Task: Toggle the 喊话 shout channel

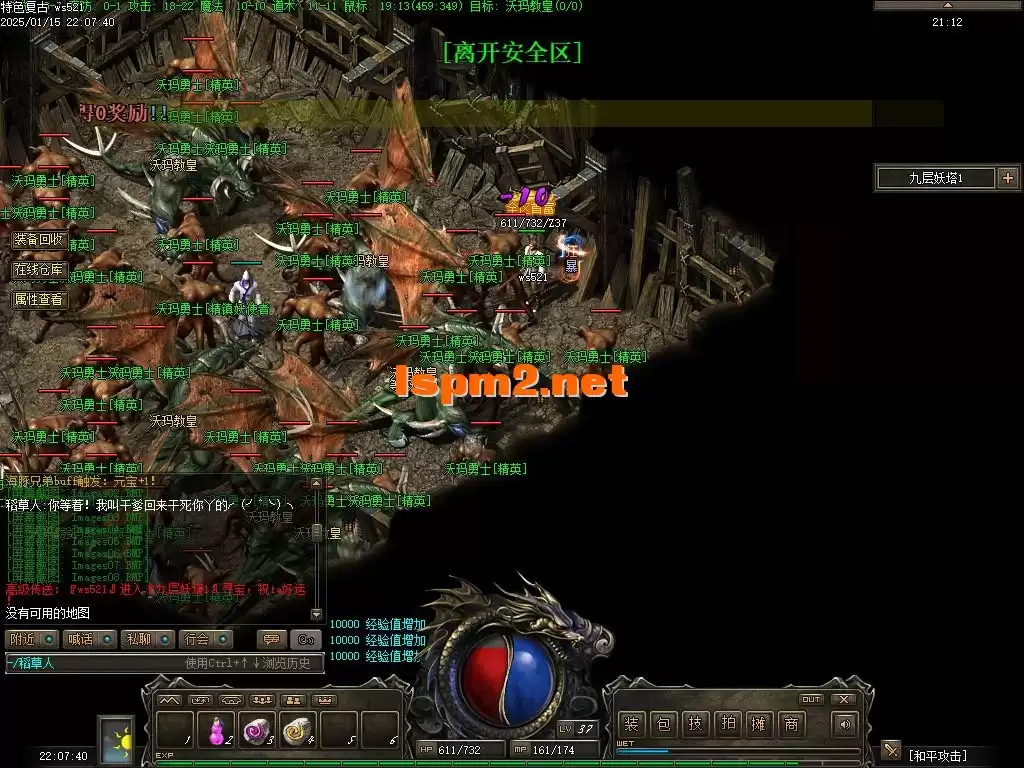Action: coord(89,639)
